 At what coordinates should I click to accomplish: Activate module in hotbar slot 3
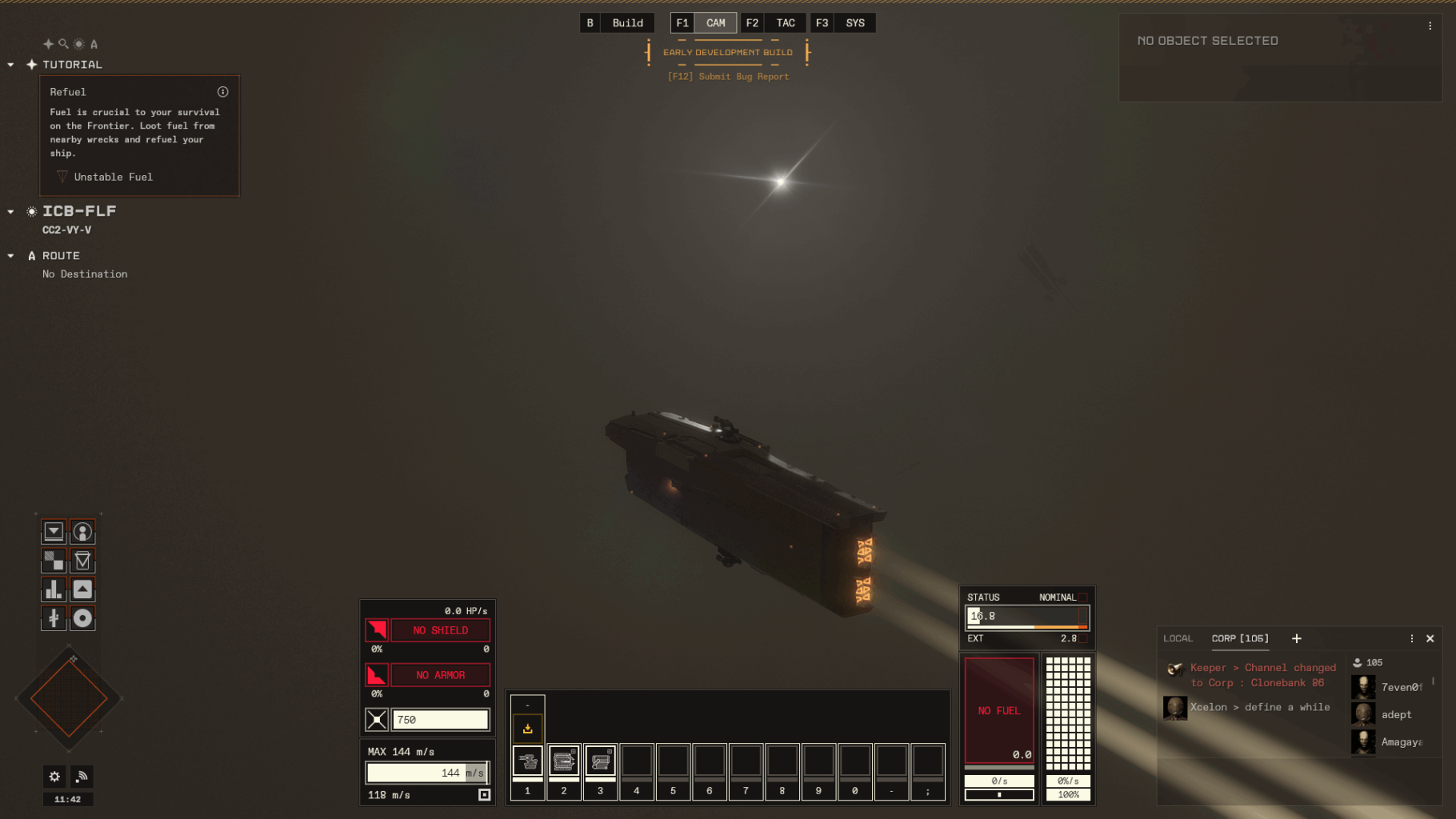[x=600, y=761]
